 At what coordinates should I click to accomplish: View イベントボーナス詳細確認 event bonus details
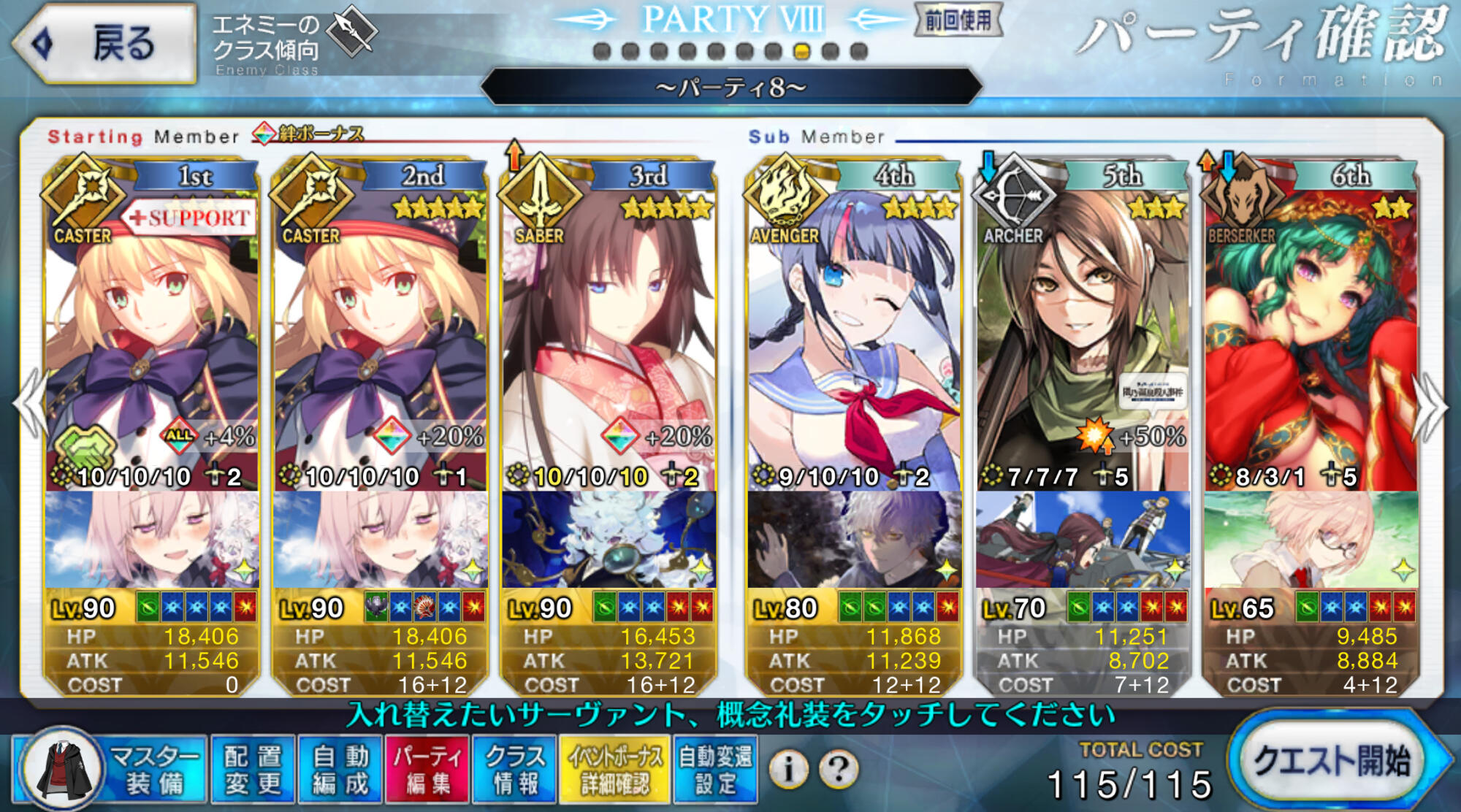coord(615,770)
